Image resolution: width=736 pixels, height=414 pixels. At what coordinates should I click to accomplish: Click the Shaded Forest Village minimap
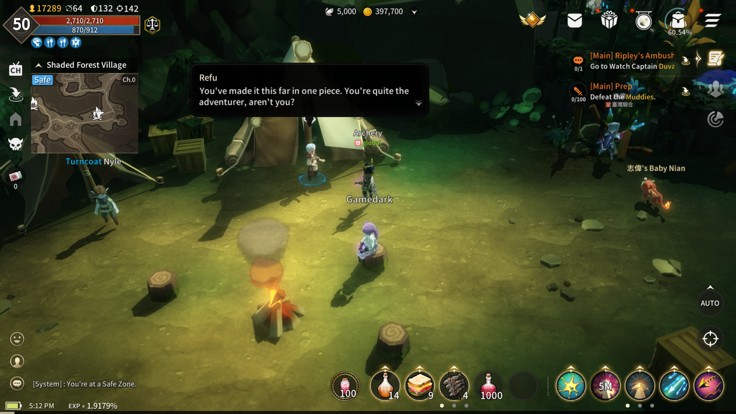(84, 112)
